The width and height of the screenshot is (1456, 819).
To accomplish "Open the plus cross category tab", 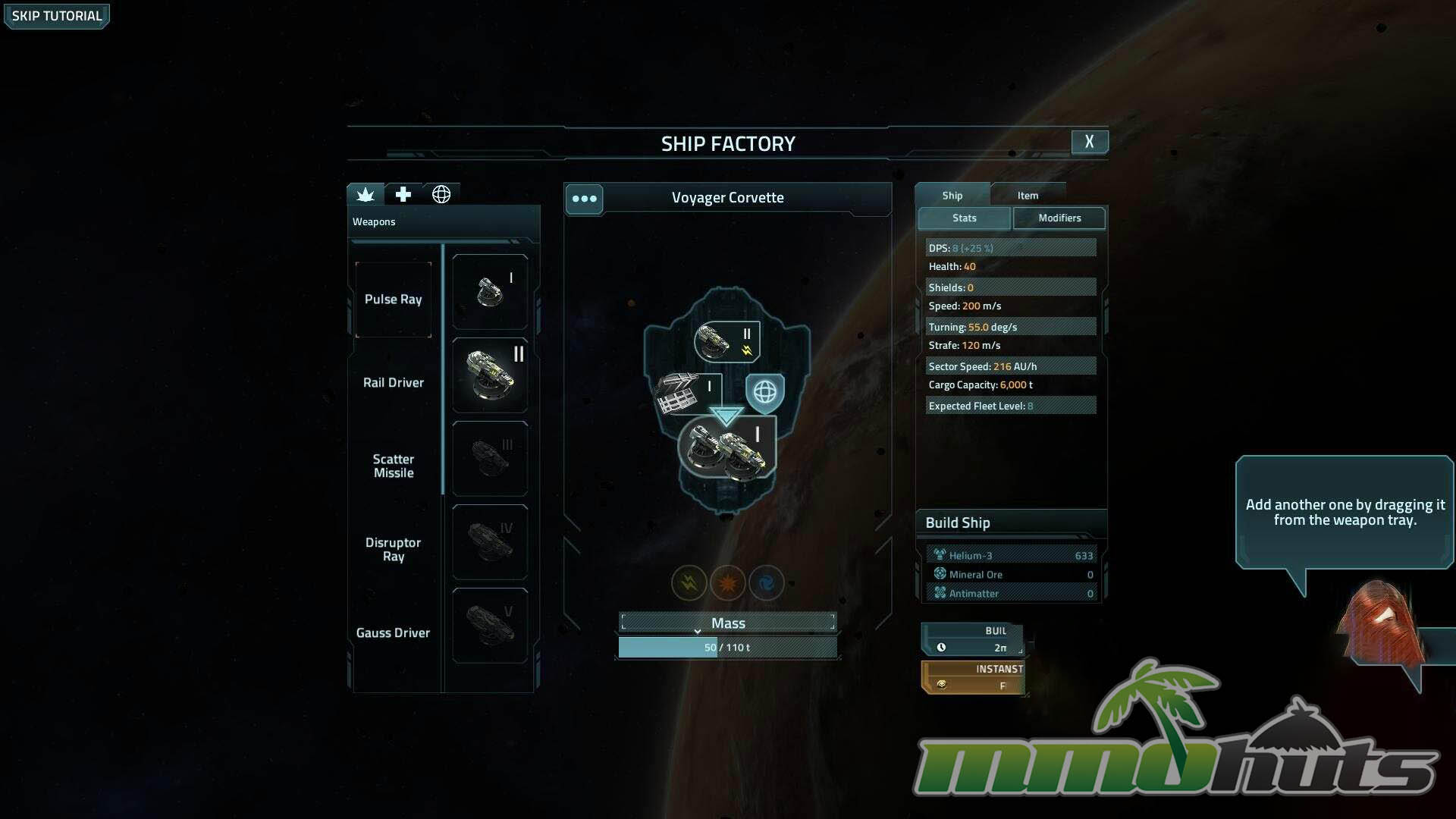I will (403, 195).
